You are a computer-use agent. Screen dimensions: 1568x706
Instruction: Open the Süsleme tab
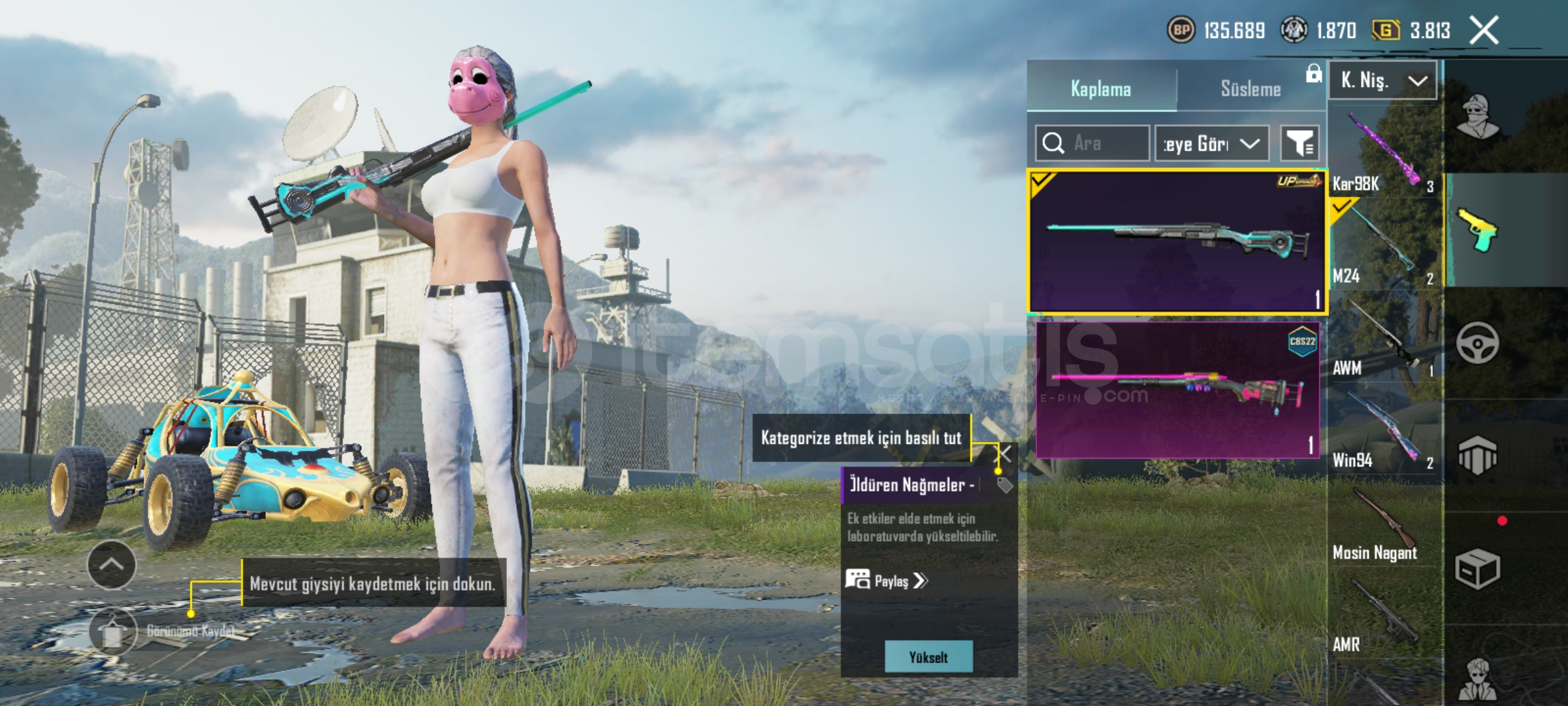point(1250,88)
